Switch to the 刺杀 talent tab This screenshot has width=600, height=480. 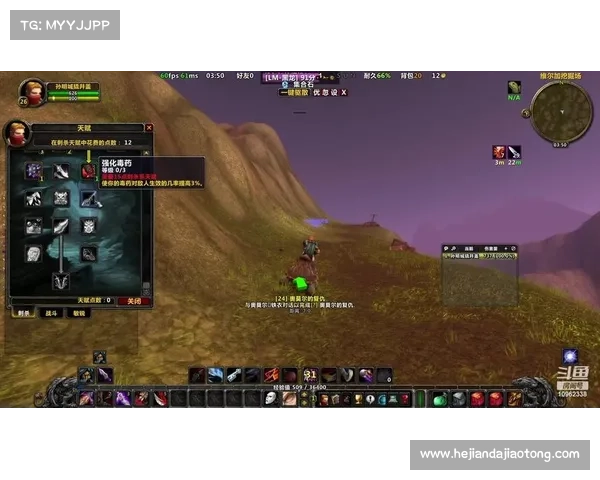[x=22, y=313]
